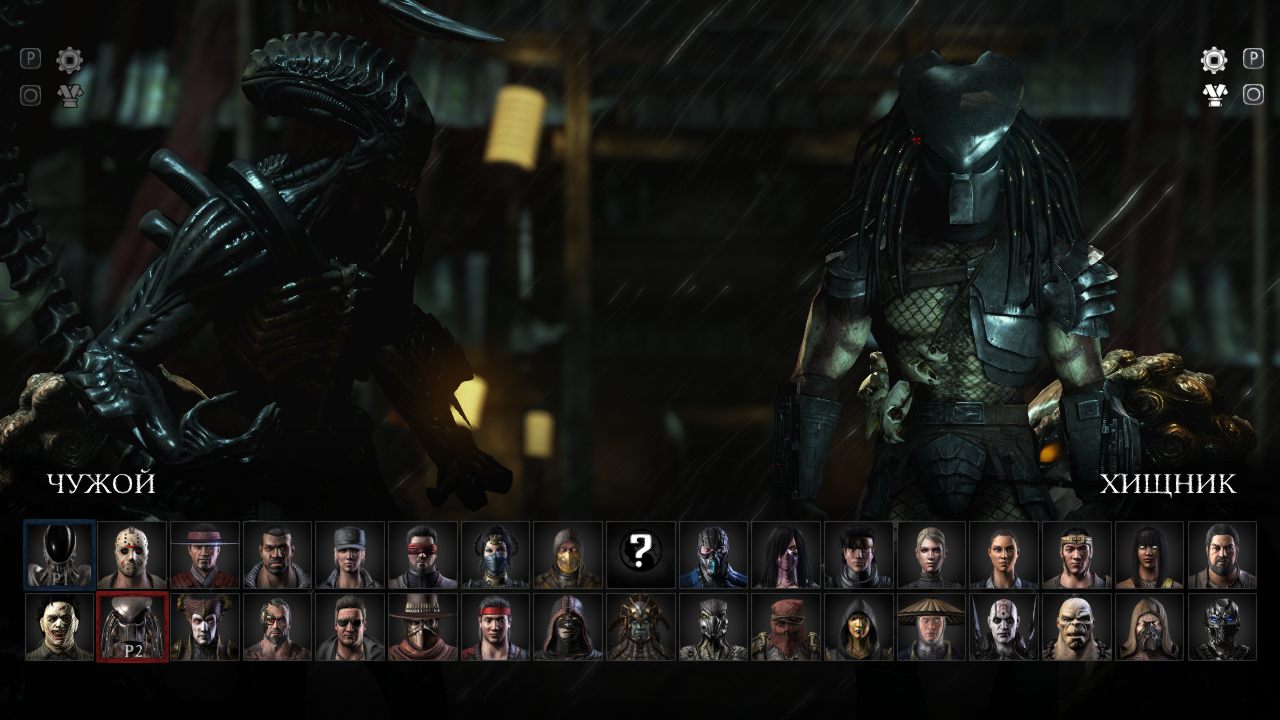Choose Johnny Cage wearing sunglasses
The image size is (1280, 720).
pyautogui.click(x=350, y=627)
